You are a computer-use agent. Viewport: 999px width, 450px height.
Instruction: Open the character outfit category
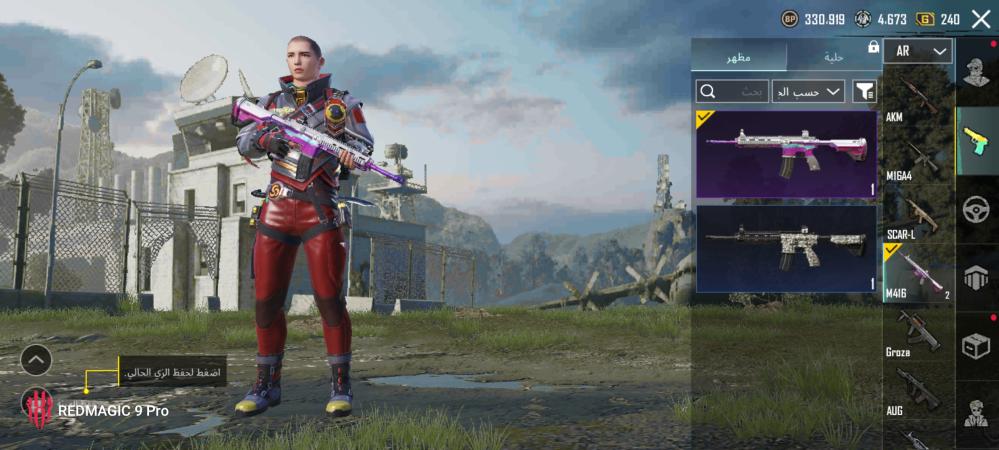[x=976, y=70]
